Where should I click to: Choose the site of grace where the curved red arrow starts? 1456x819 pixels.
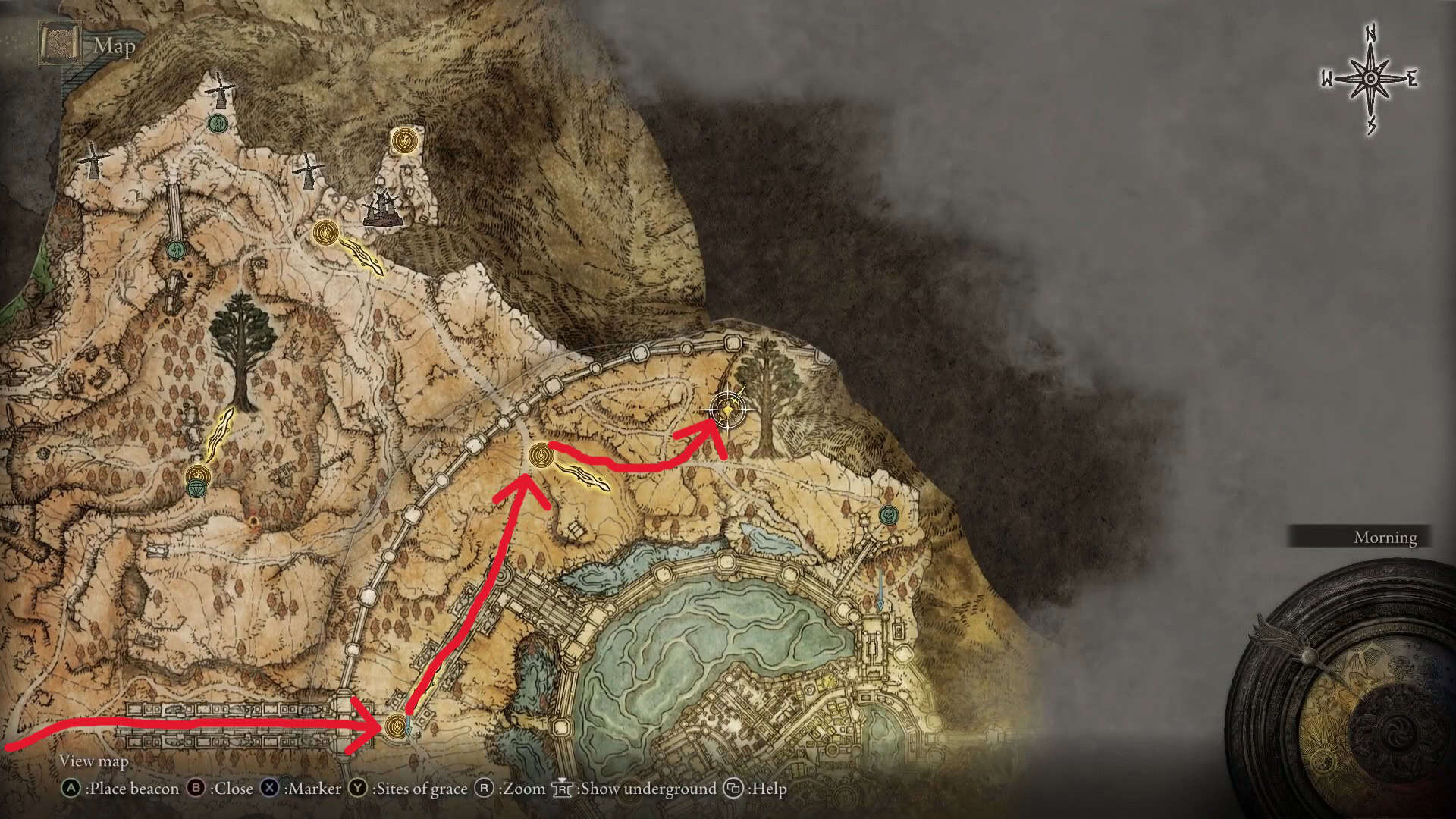tap(541, 456)
